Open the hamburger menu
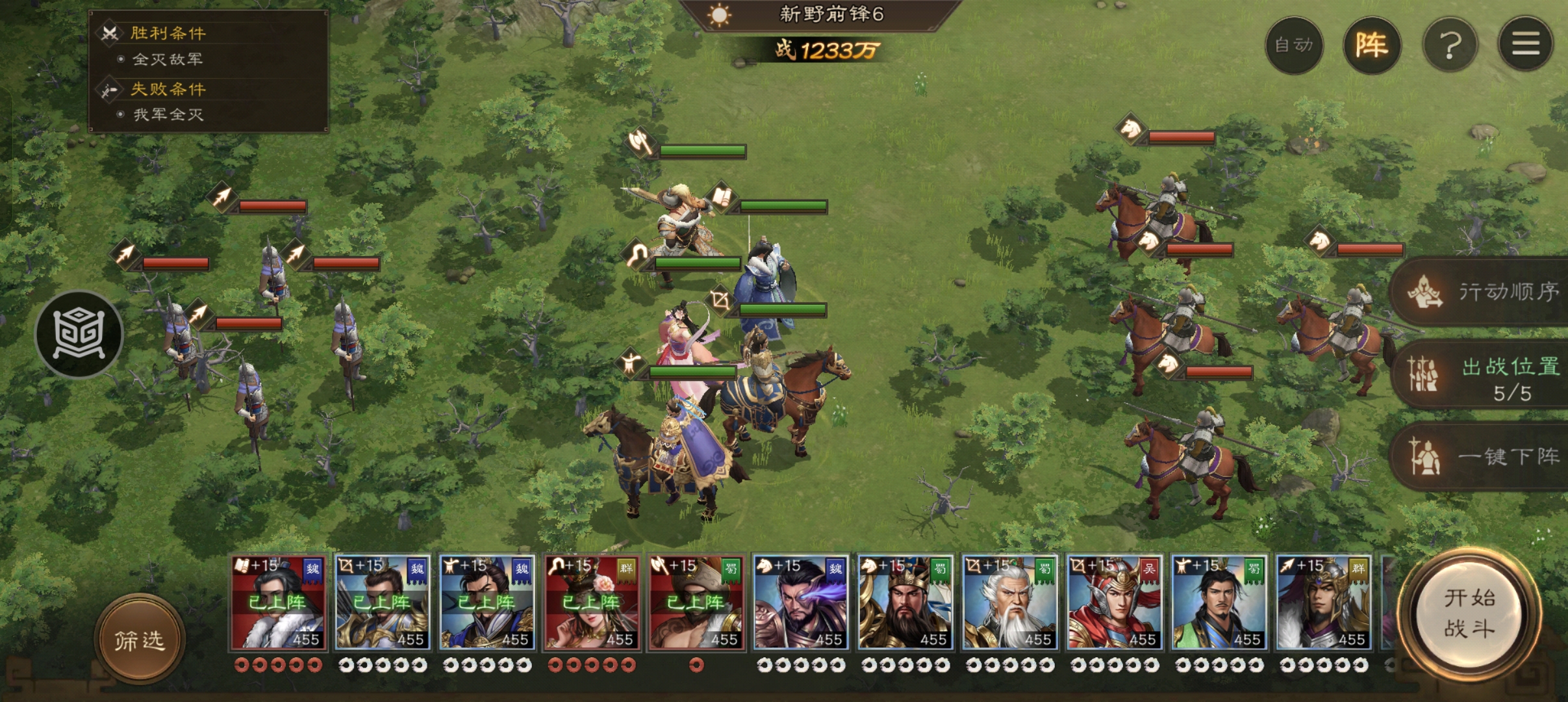Screen dimensions: 1568x702 (x=1525, y=45)
